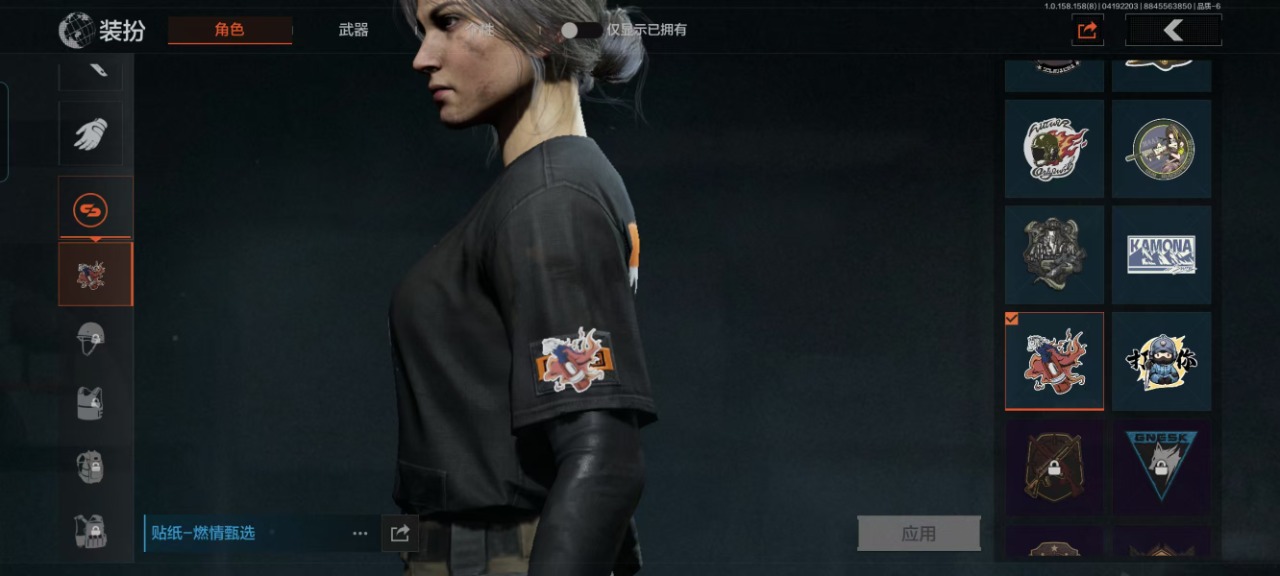Screen dimensions: 1280x576
Task: Go back with the arrow button
Action: pyautogui.click(x=1173, y=31)
